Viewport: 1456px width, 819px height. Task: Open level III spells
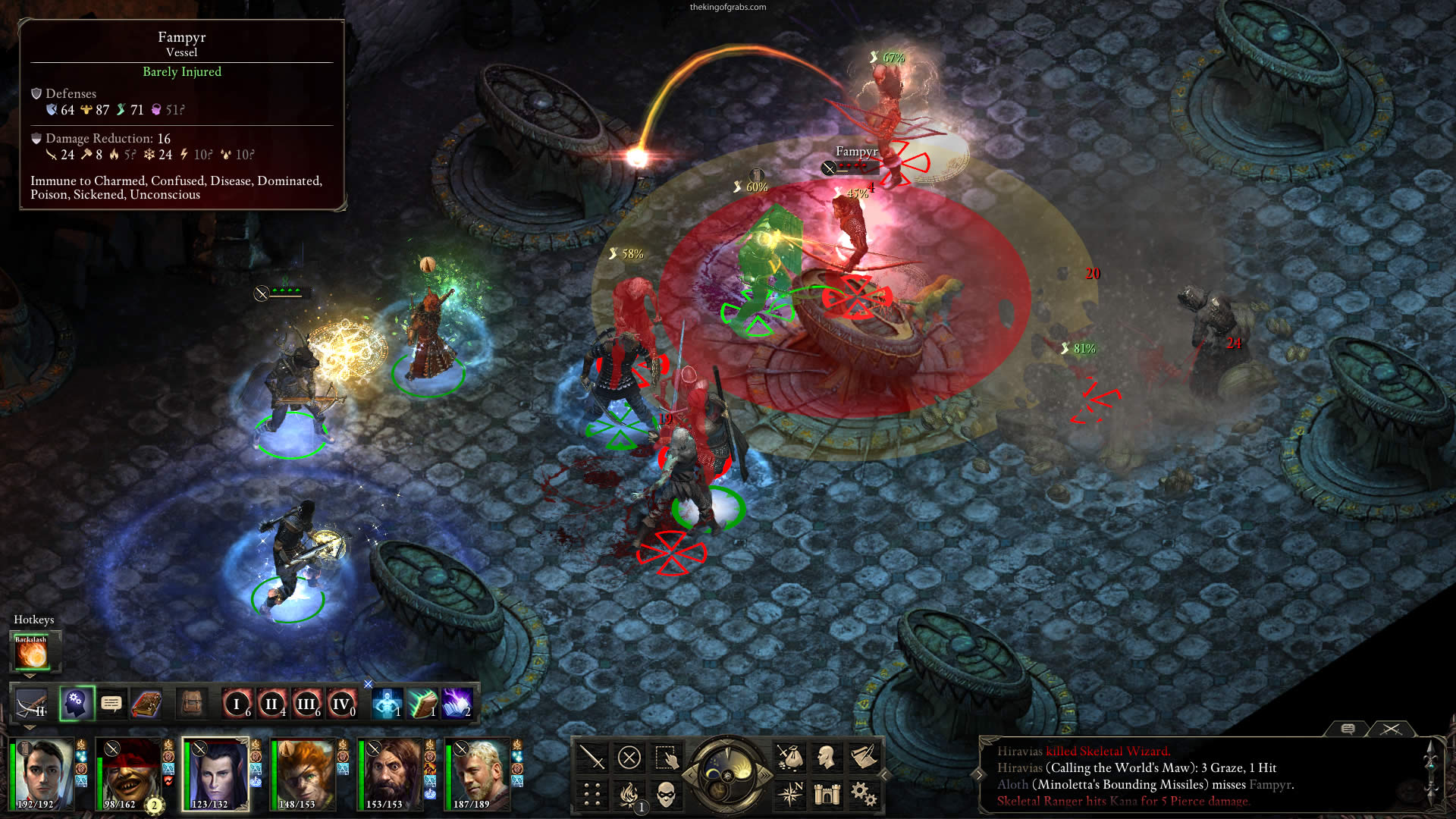(x=306, y=704)
